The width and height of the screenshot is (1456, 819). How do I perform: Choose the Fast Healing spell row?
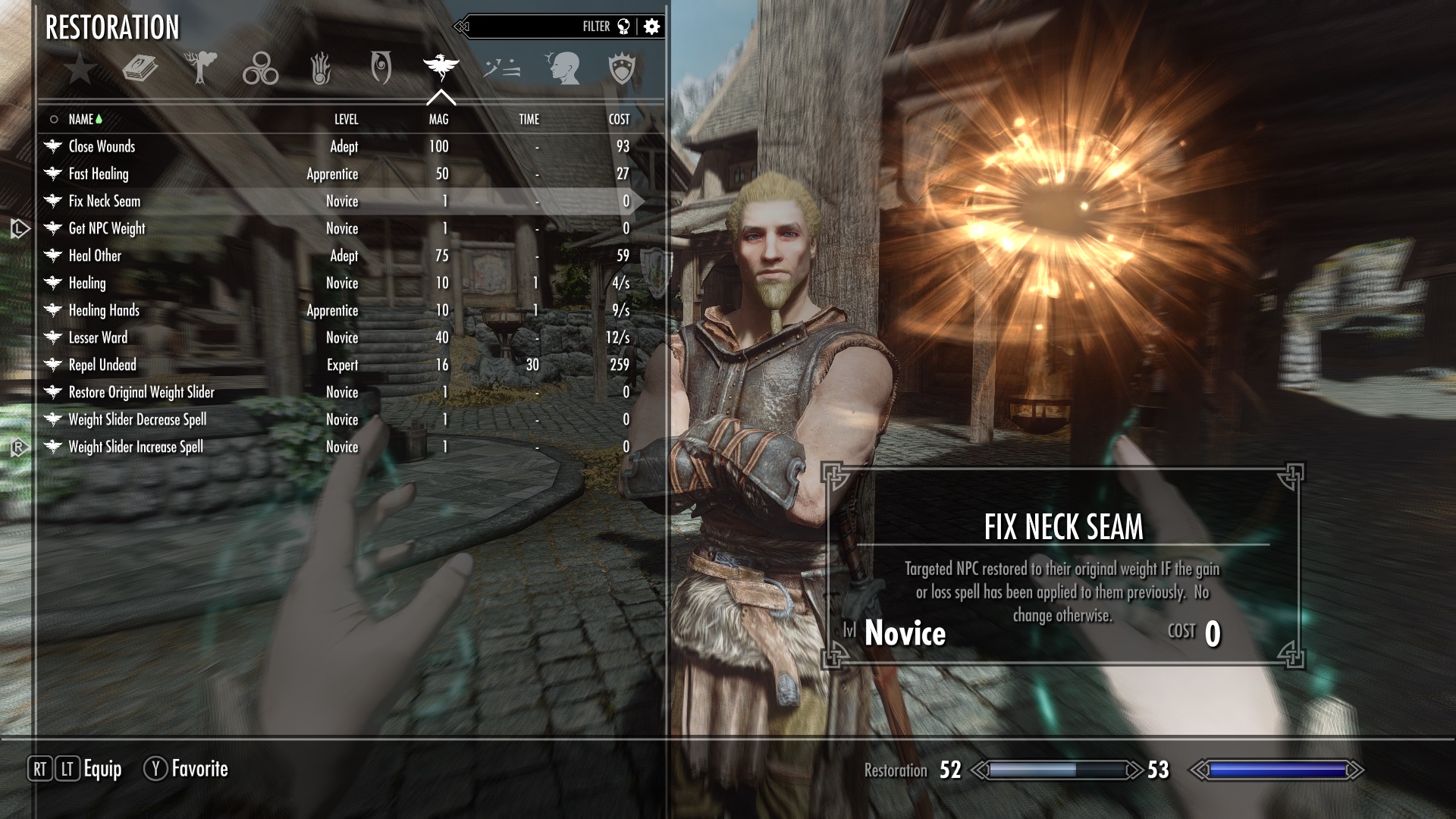coord(99,174)
